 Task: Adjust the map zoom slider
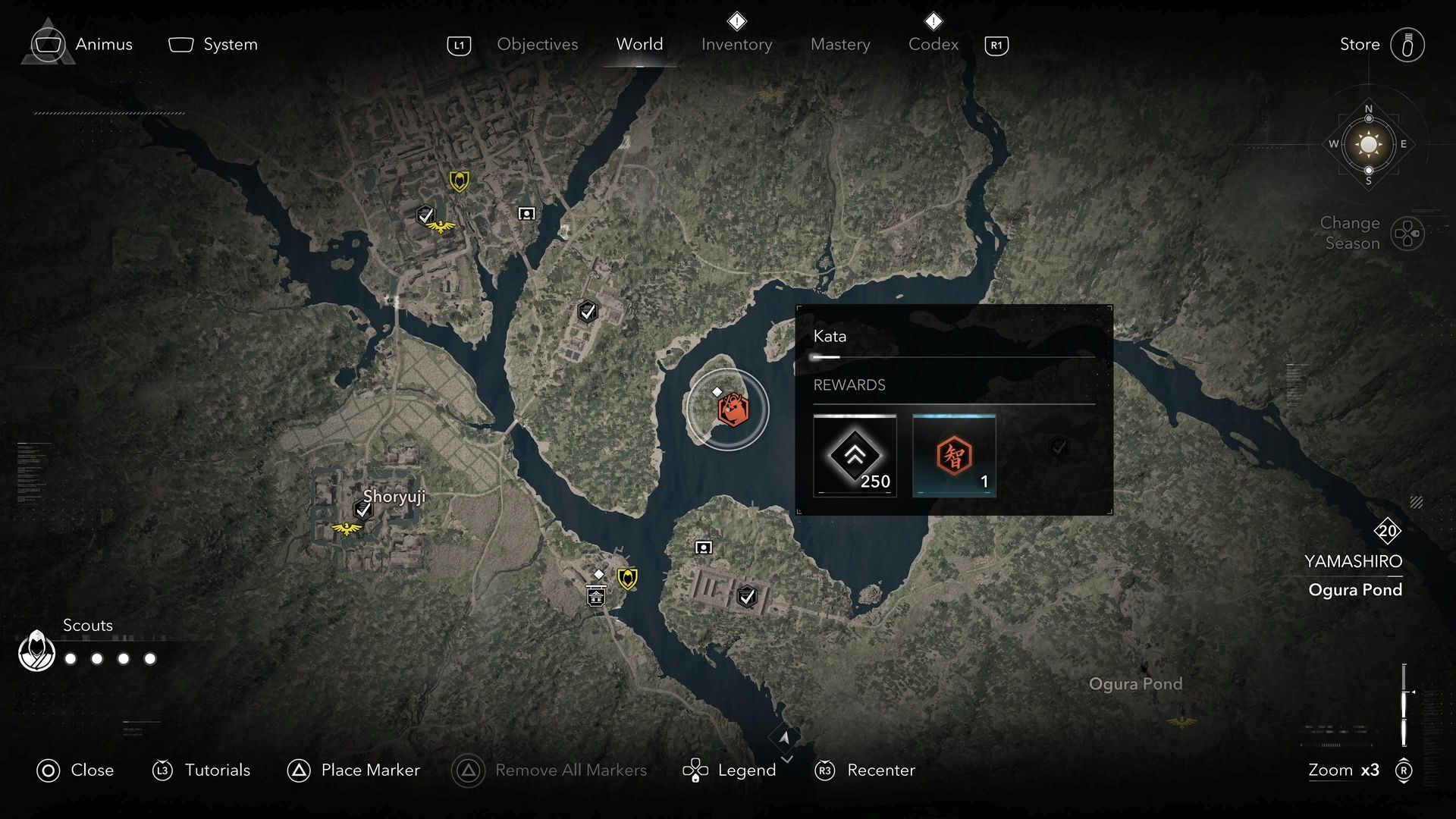(1404, 704)
